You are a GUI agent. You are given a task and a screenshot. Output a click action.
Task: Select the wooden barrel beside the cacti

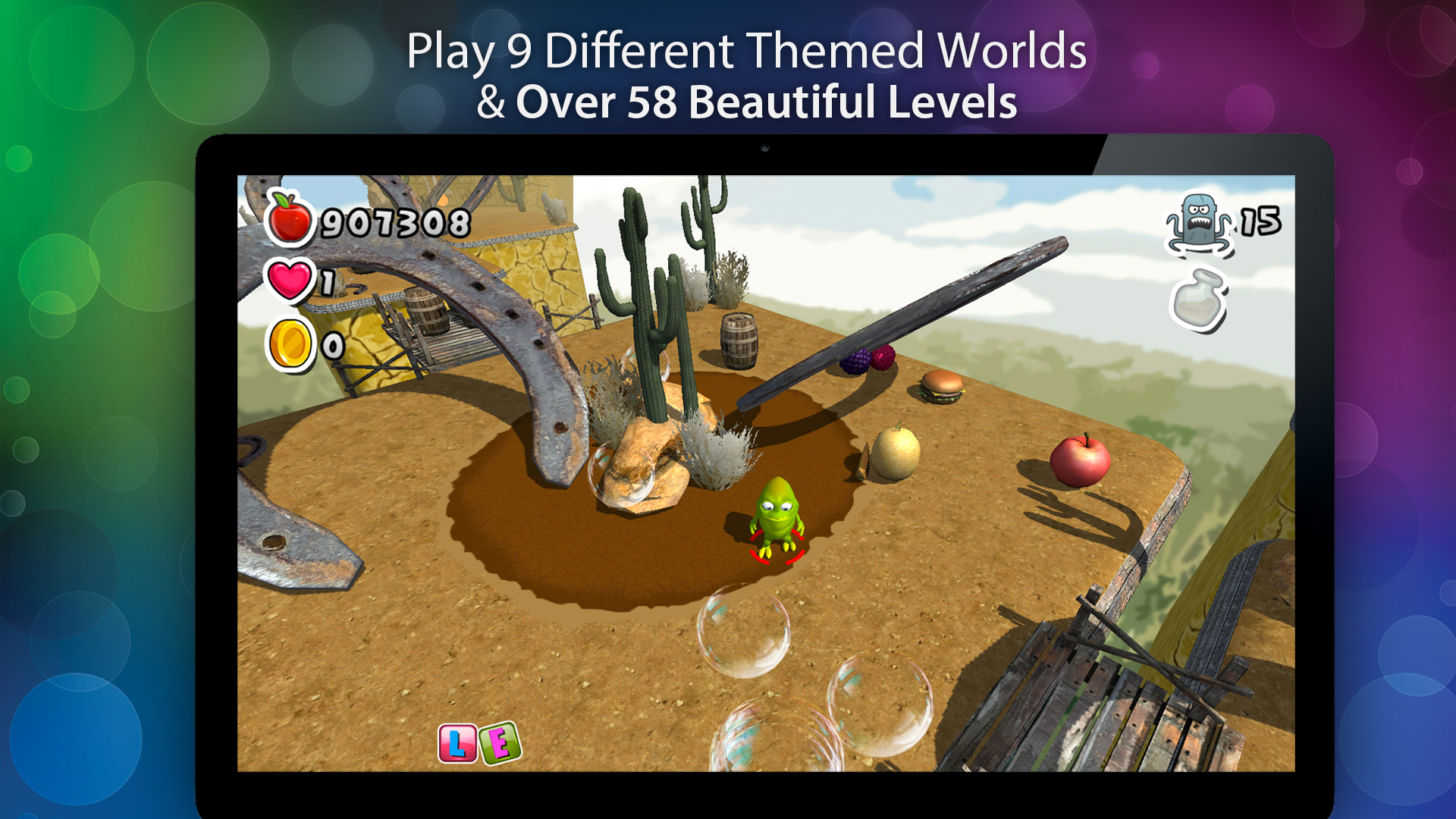(x=739, y=340)
